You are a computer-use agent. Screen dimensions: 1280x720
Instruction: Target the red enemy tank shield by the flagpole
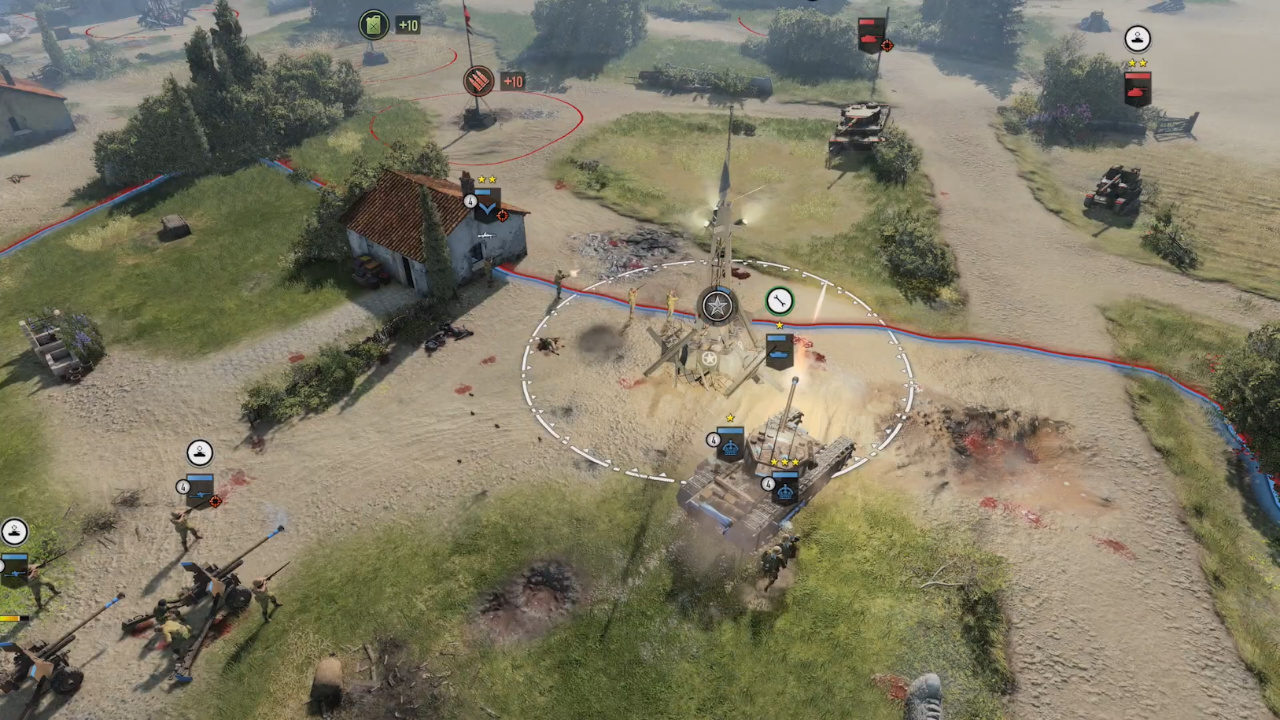click(x=871, y=35)
